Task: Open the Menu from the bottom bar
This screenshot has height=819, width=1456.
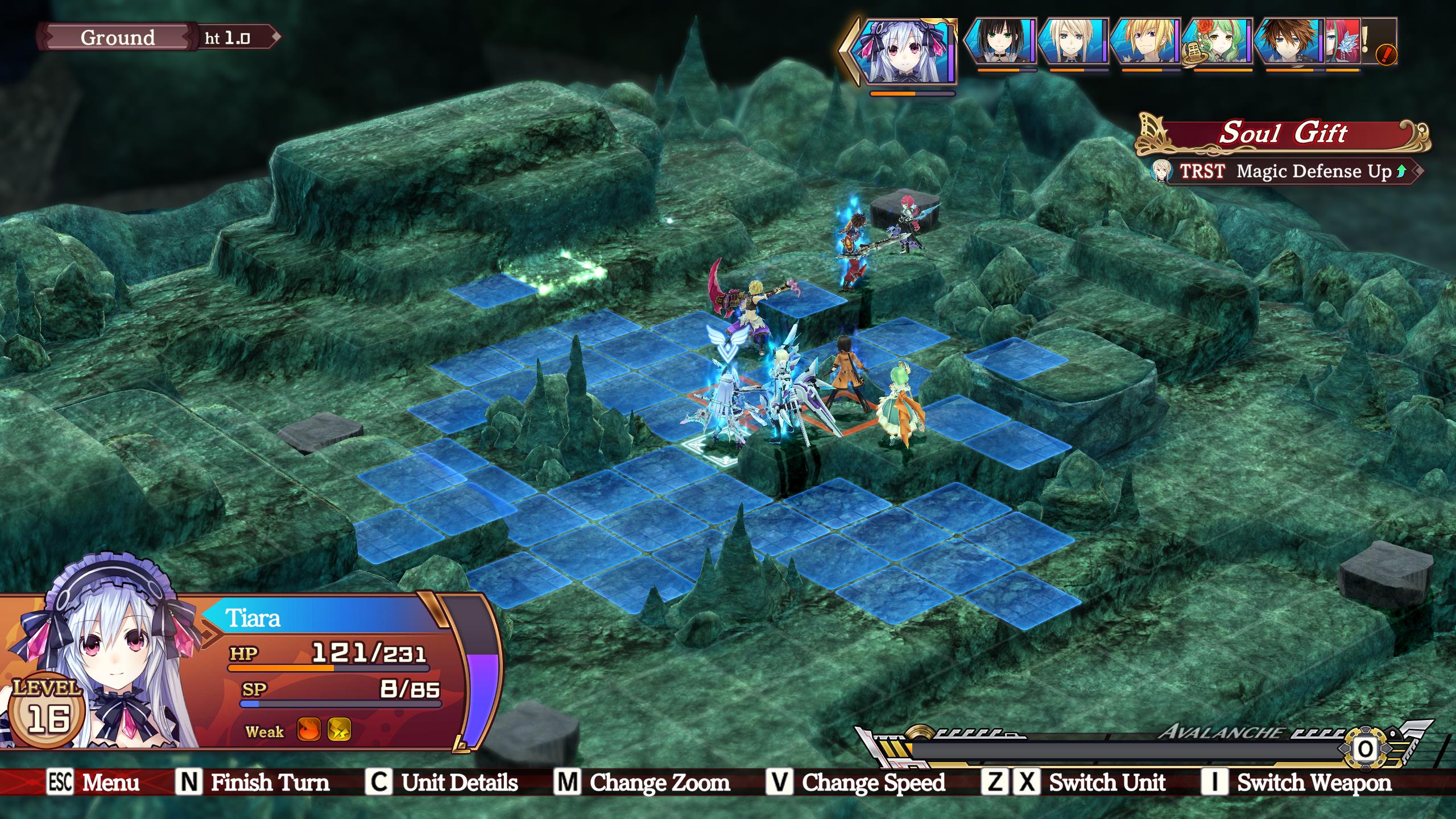Action: click(x=94, y=783)
